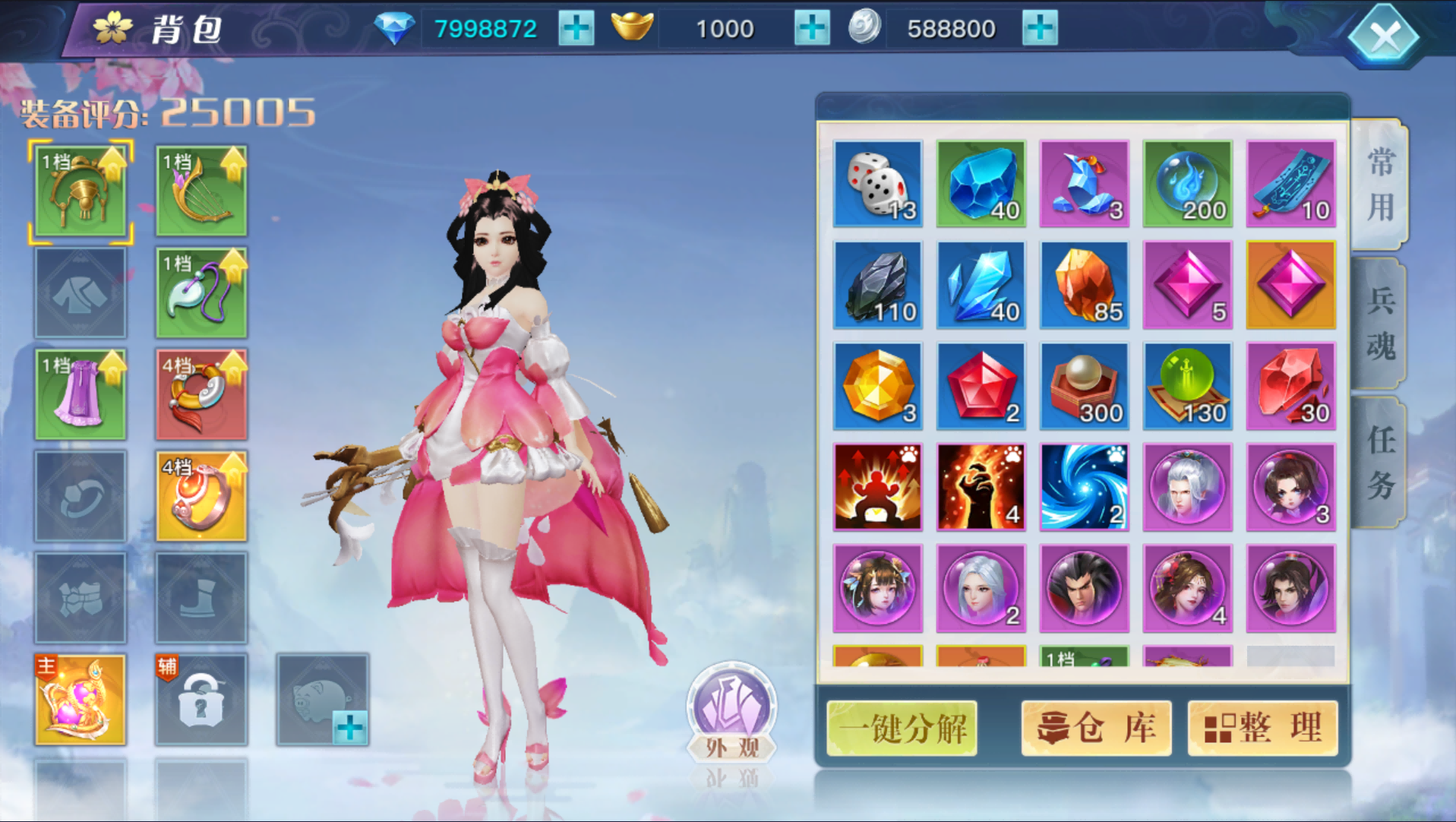Click the pink gem item with count 5
This screenshot has height=822, width=1456.
[x=1187, y=285]
